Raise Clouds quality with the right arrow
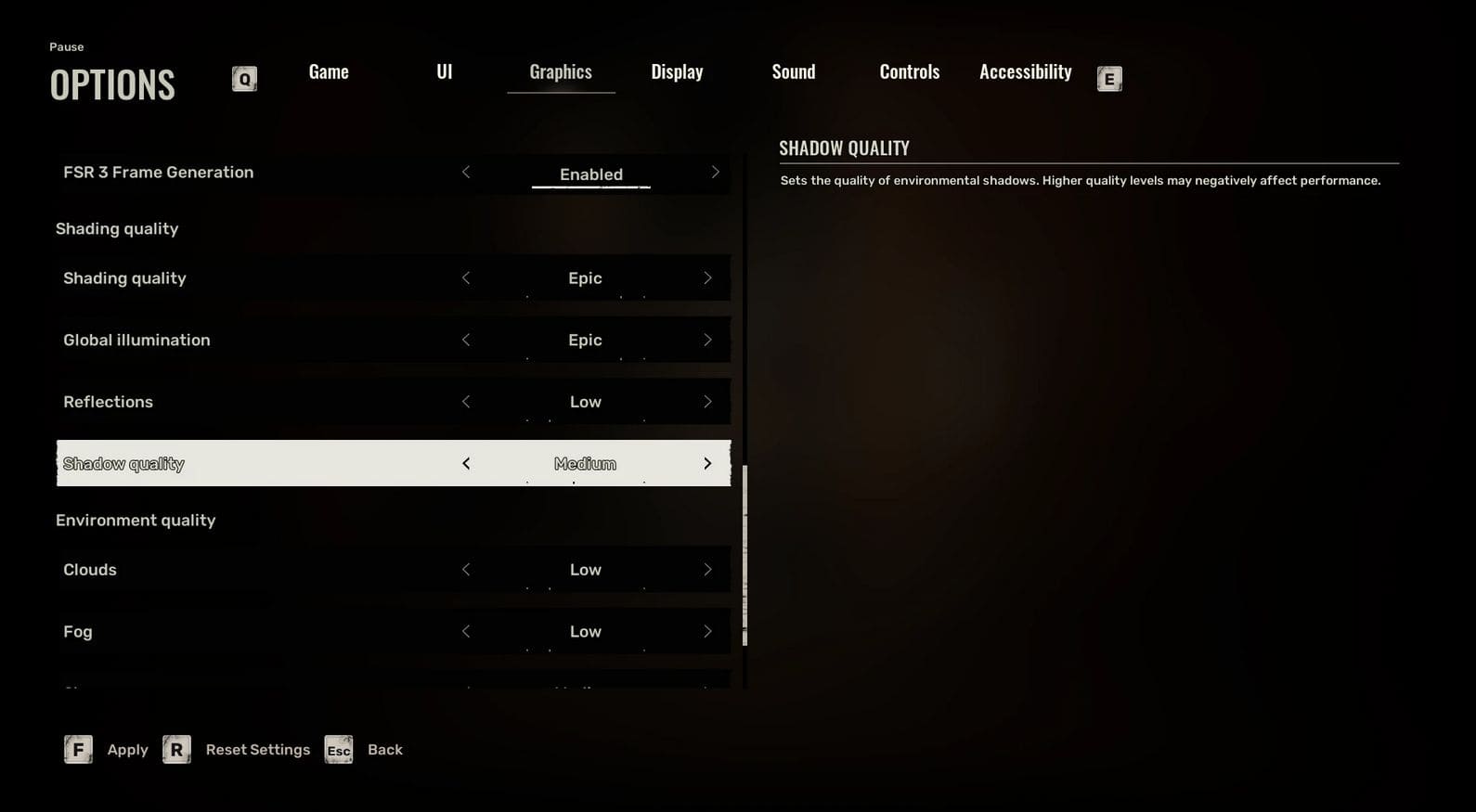This screenshot has width=1476, height=812. (x=707, y=570)
